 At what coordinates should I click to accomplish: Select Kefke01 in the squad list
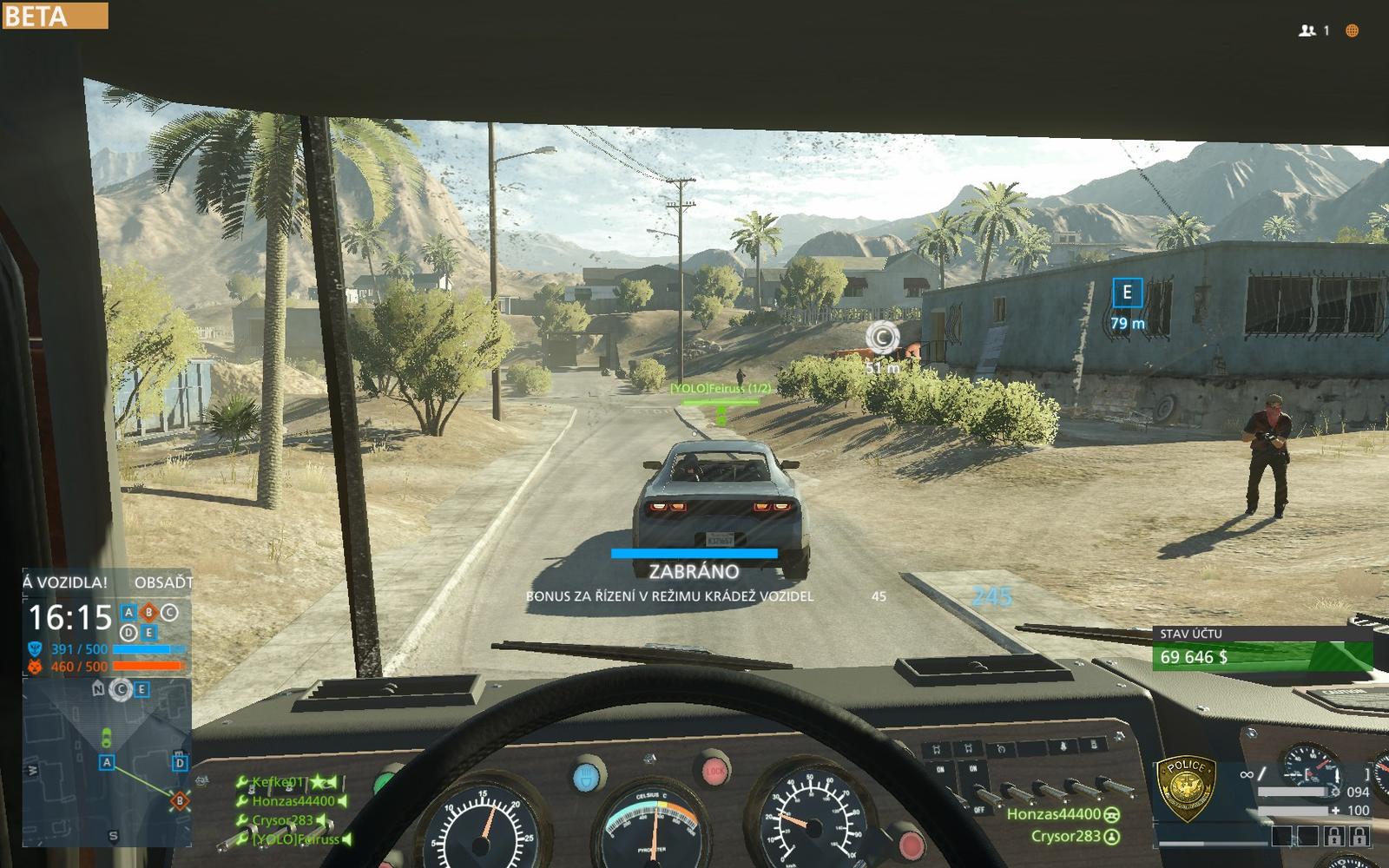click(x=278, y=782)
